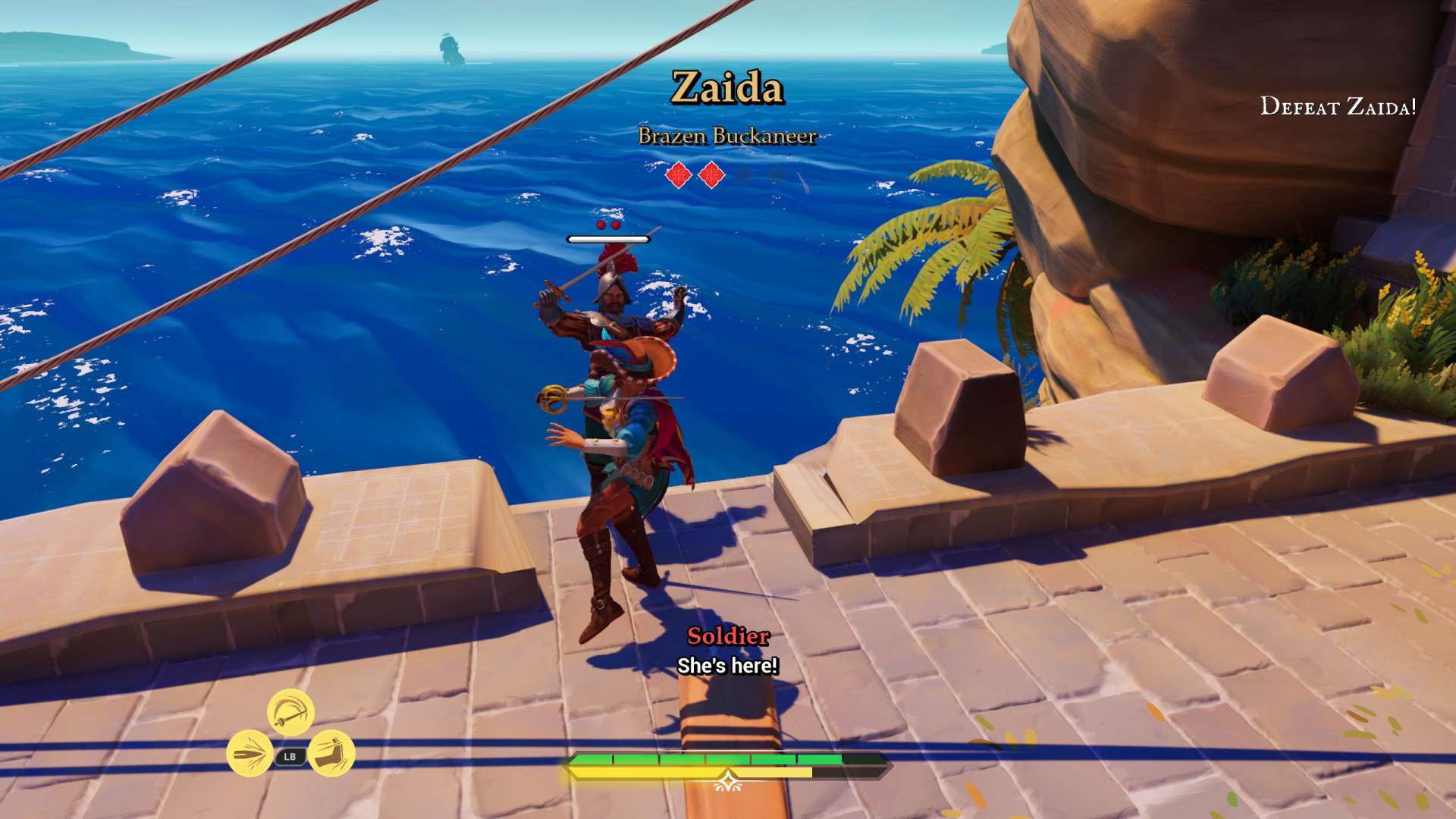Click the Defeat Zaida objective tracker

click(x=1338, y=107)
